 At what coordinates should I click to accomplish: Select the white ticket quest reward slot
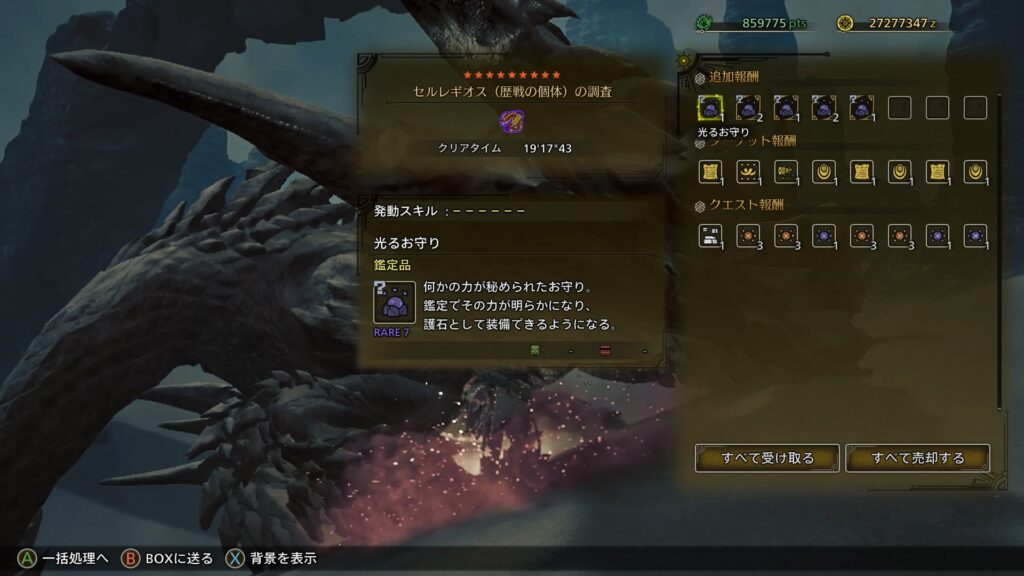(710, 236)
